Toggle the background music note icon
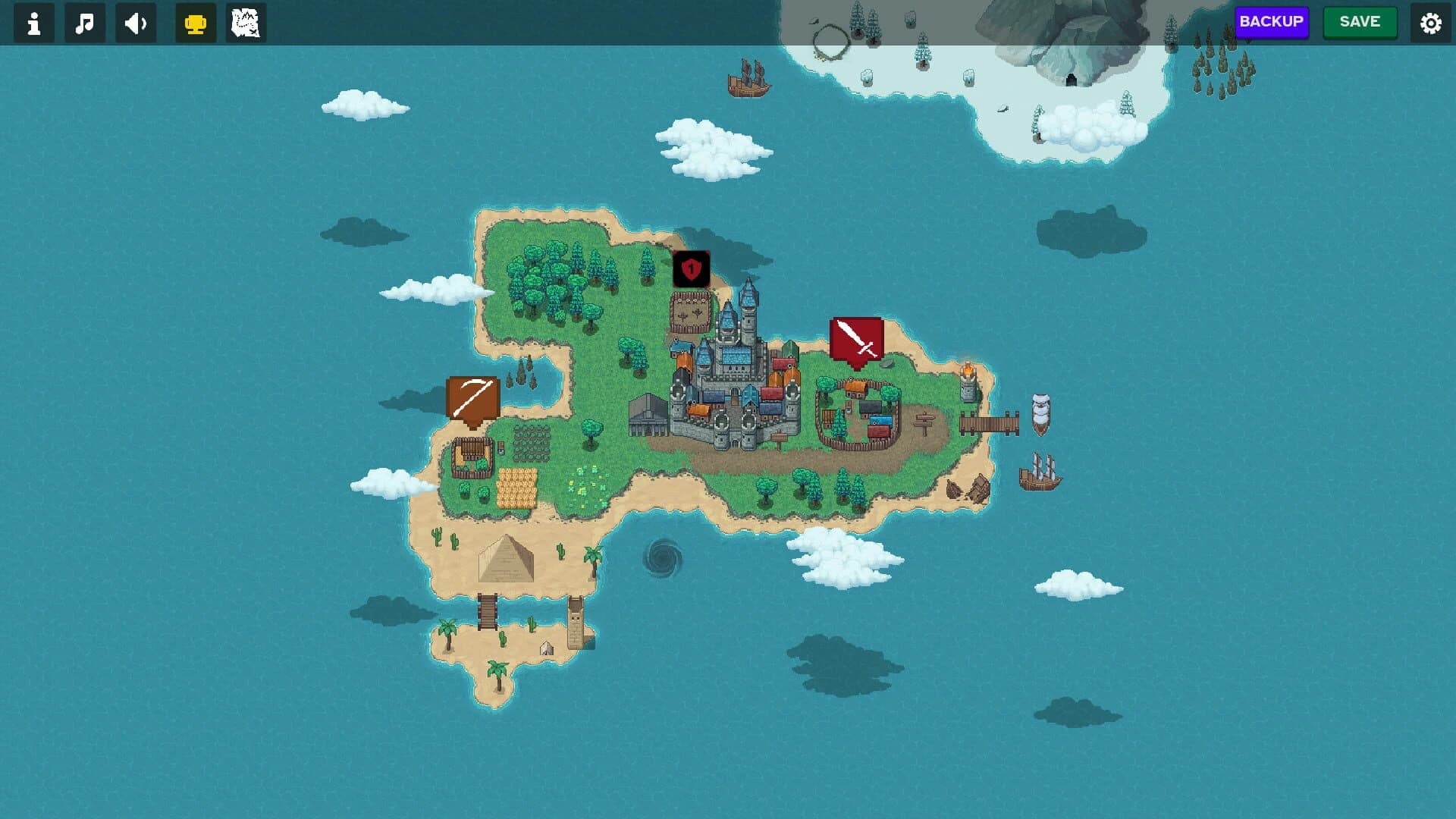Viewport: 1456px width, 819px height. 84,23
